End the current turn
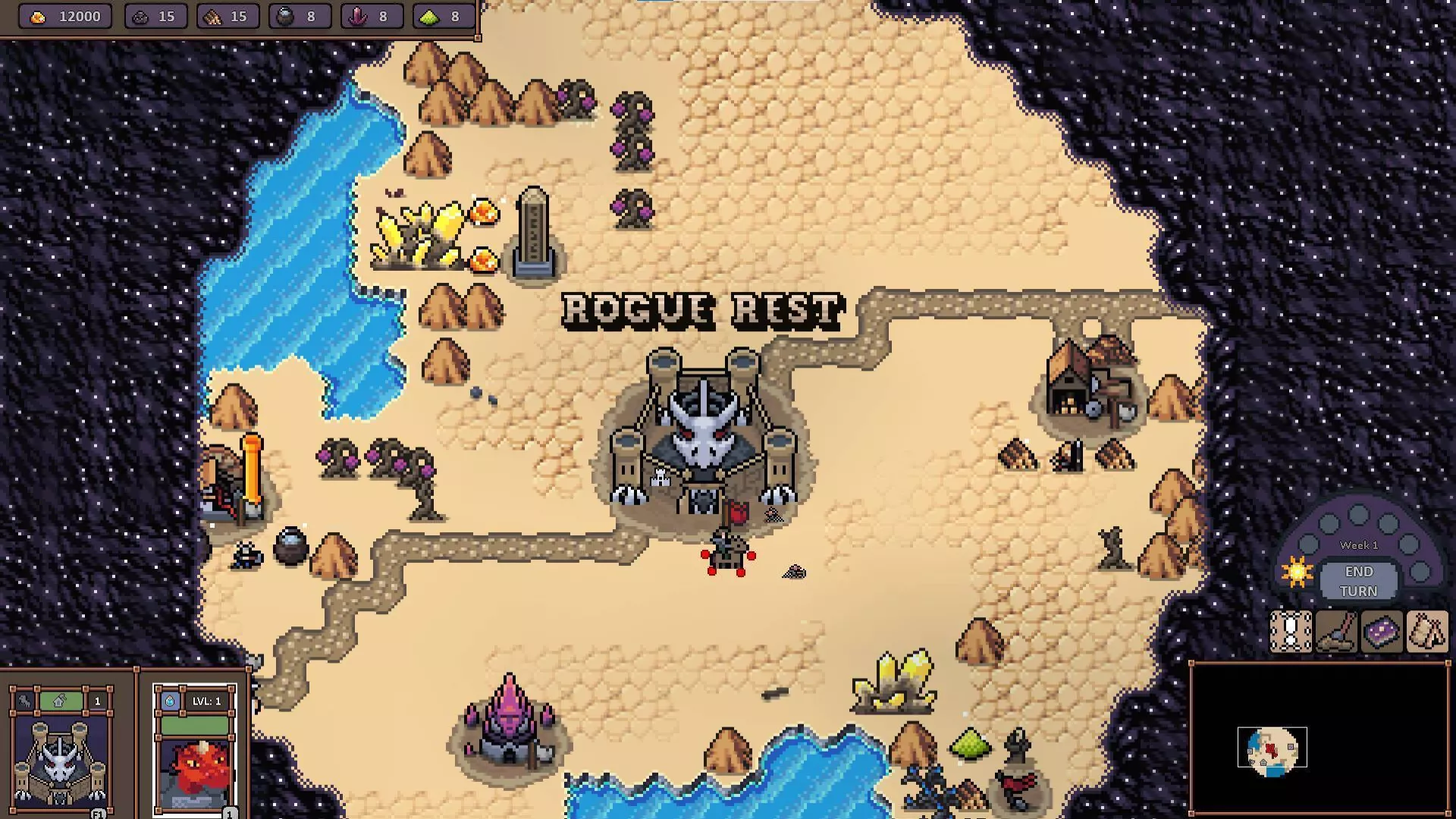The height and width of the screenshot is (819, 1456). click(1357, 581)
